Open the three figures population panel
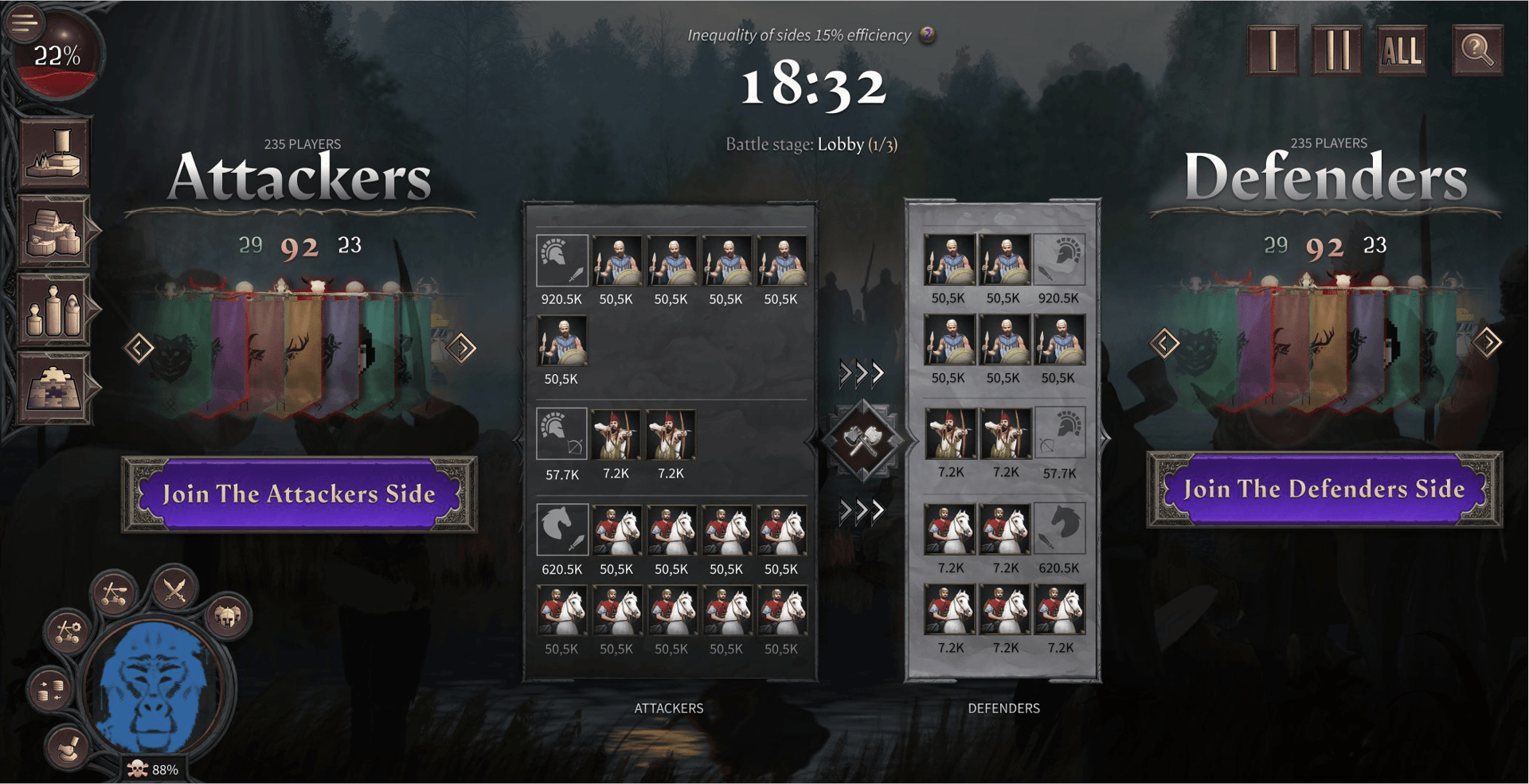This screenshot has height=784, width=1529. click(54, 310)
